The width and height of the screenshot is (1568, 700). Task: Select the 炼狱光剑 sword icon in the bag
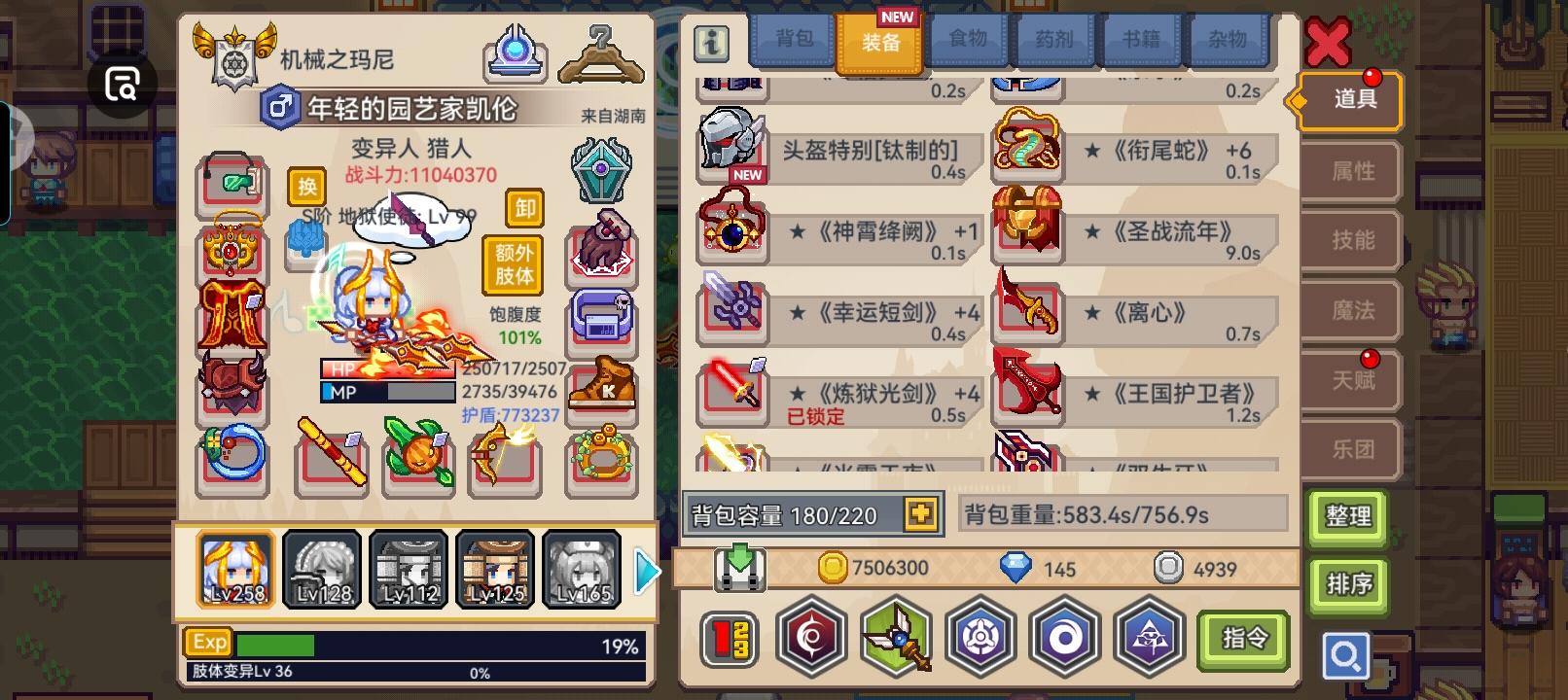pos(732,394)
